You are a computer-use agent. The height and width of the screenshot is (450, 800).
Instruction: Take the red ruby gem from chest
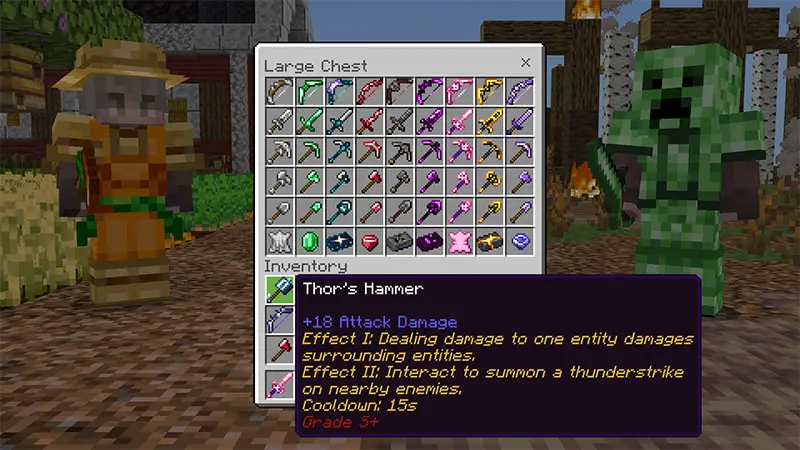pyautogui.click(x=369, y=241)
